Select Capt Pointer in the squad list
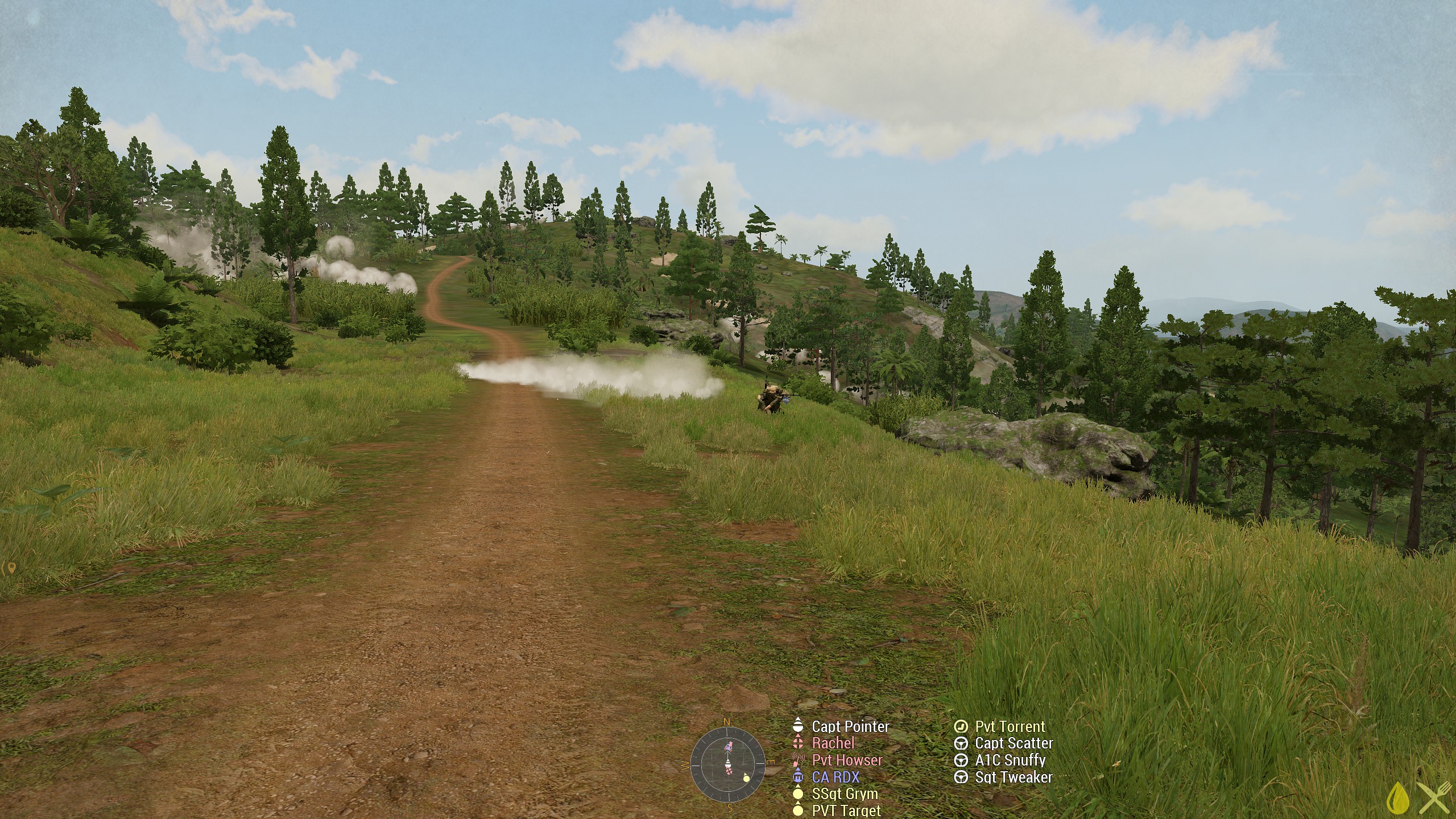The width and height of the screenshot is (1456, 819). pyautogui.click(x=850, y=726)
